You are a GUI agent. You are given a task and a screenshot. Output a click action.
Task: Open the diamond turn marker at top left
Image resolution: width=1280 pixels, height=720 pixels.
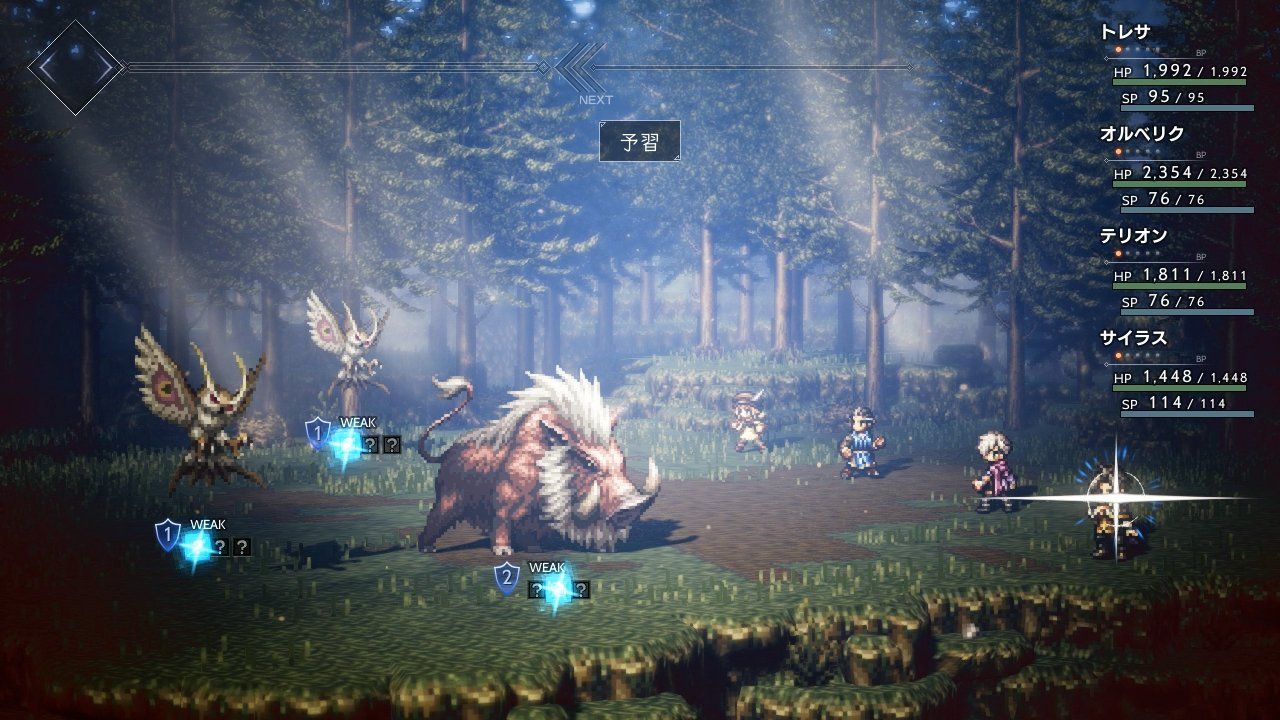click(75, 67)
